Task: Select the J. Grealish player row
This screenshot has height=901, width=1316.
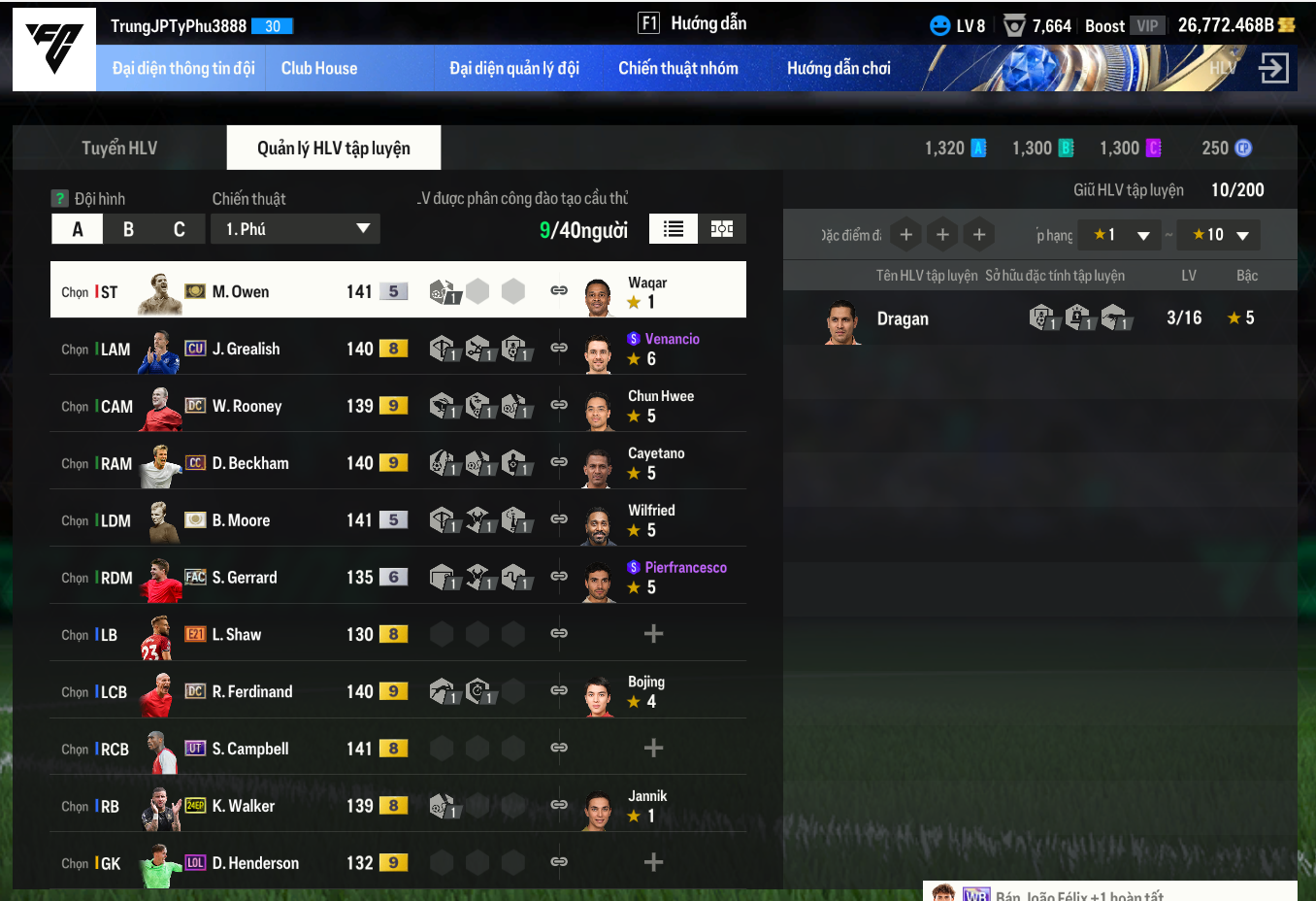Action: (x=246, y=349)
